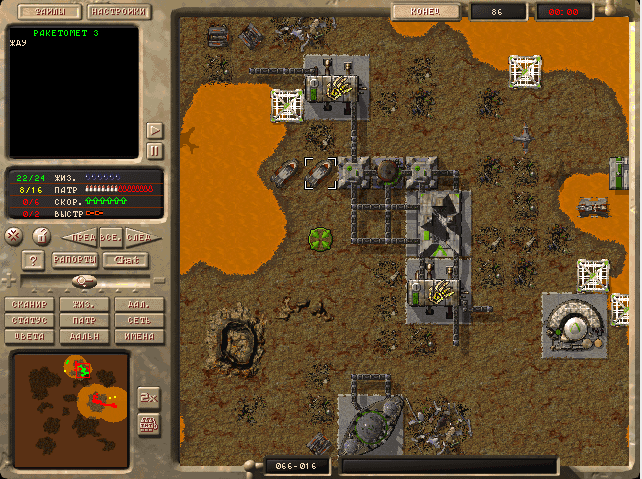The height and width of the screenshot is (479, 642).
Task: Open help with the question mark button
Action: (33, 260)
